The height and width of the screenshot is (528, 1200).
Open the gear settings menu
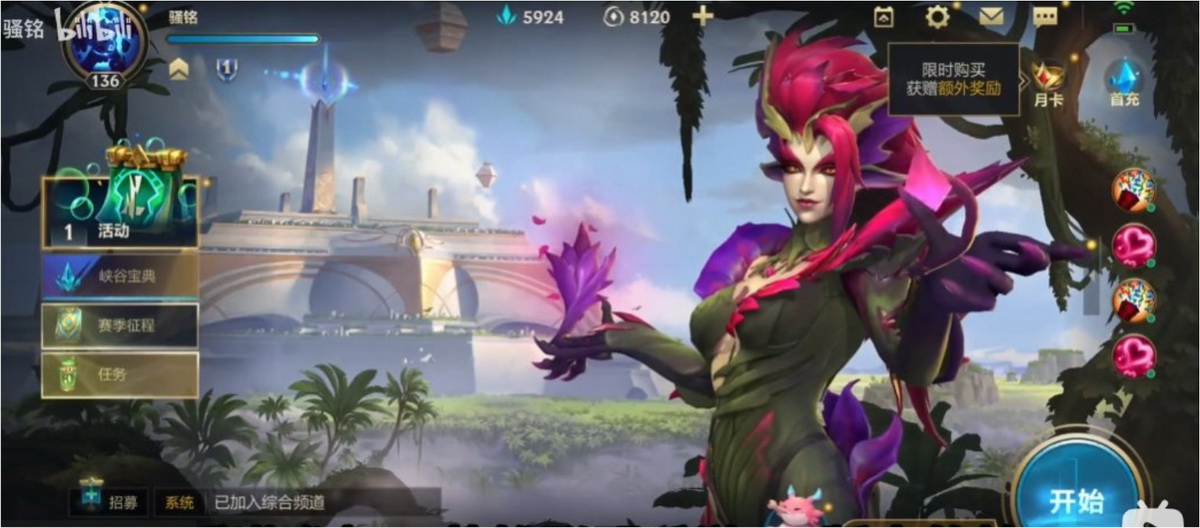tap(937, 16)
